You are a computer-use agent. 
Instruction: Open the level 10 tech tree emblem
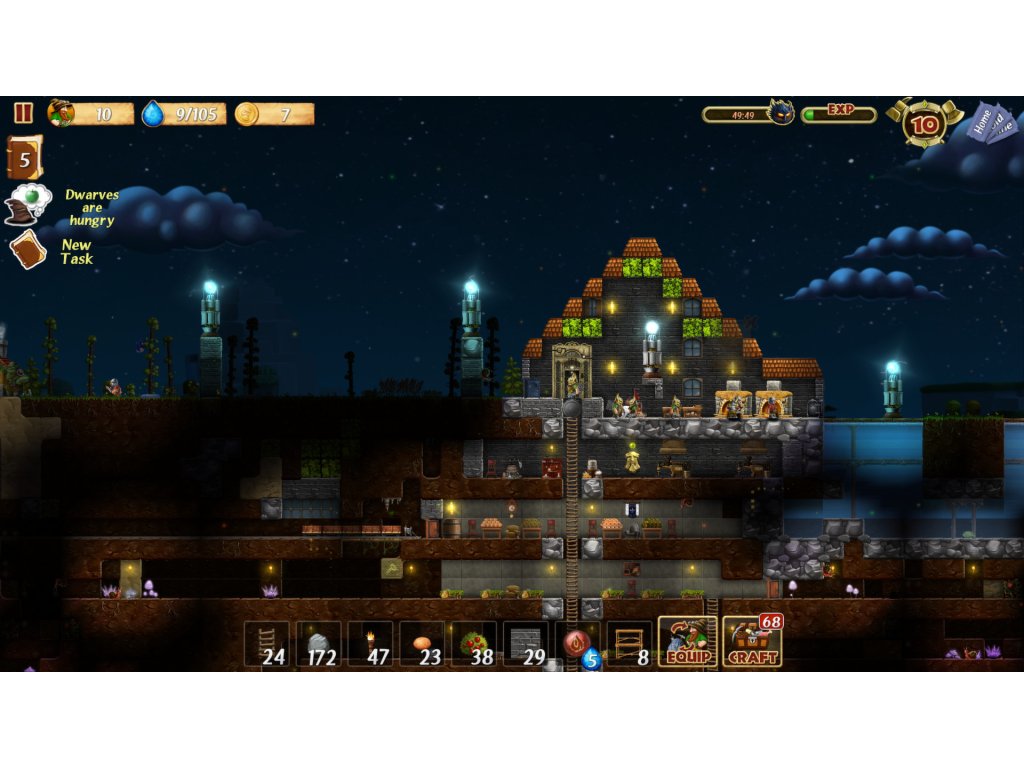pyautogui.click(x=926, y=124)
